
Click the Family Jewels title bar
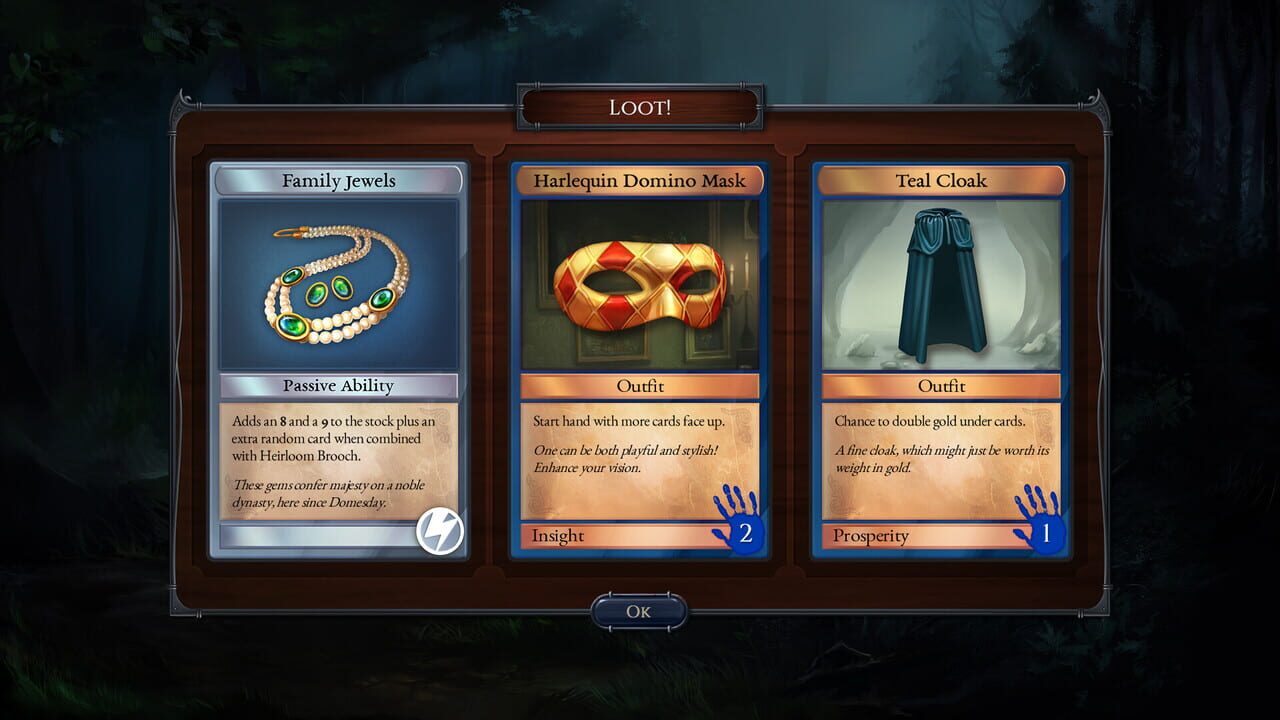pyautogui.click(x=338, y=181)
